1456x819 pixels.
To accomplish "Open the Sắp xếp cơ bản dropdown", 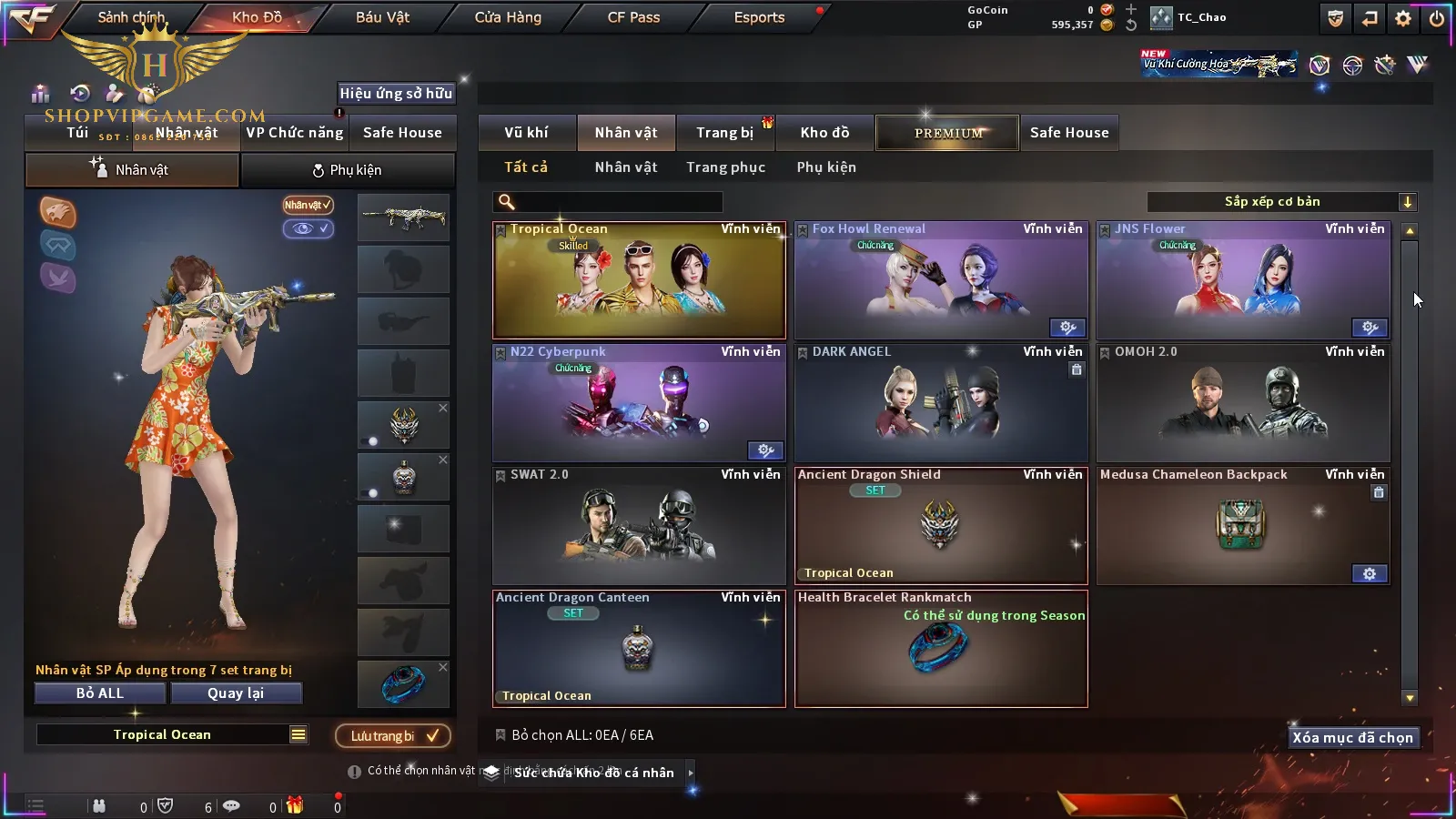I will point(1281,202).
